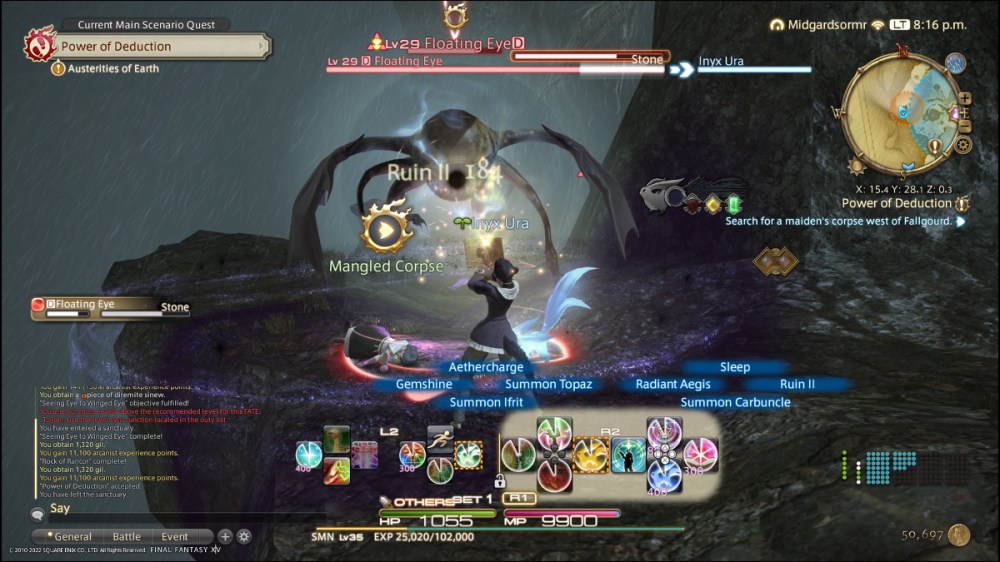Screen dimensions: 1000x562
Task: Click the weather icon above the minimap
Action: point(955,64)
